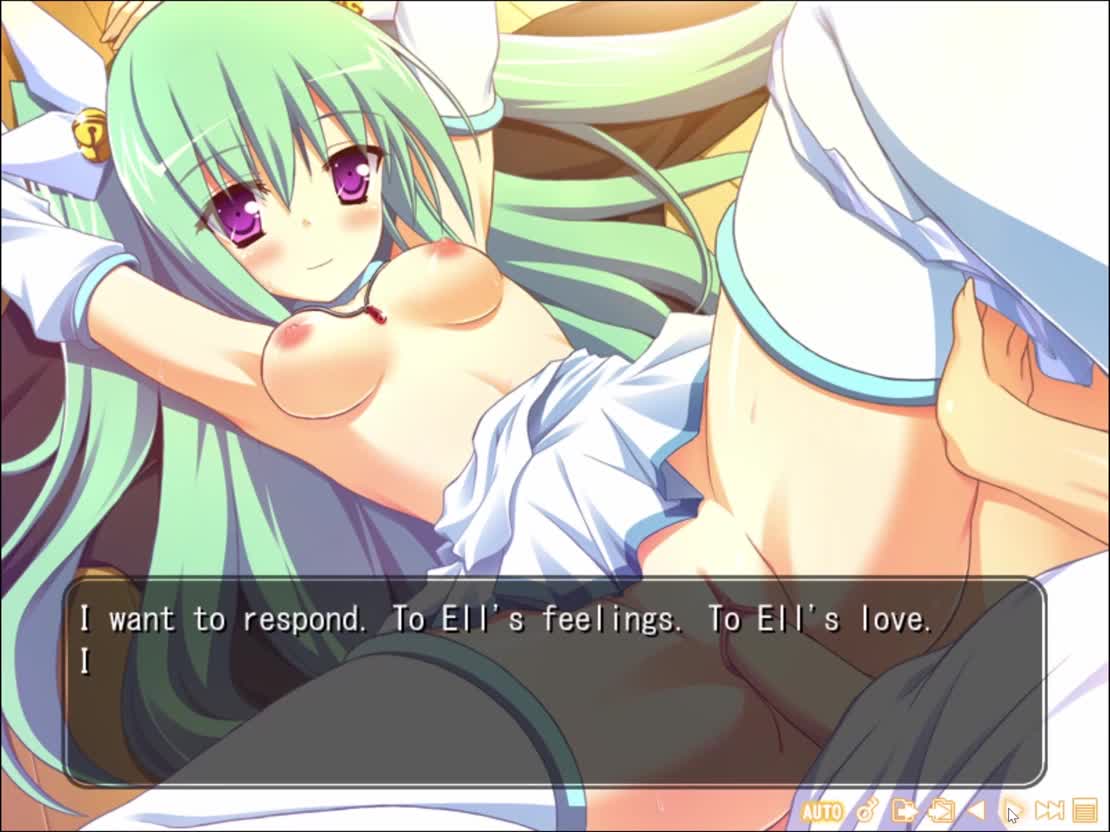Toggle AUTO text advance mode
The image size is (1110, 832).
(x=821, y=811)
